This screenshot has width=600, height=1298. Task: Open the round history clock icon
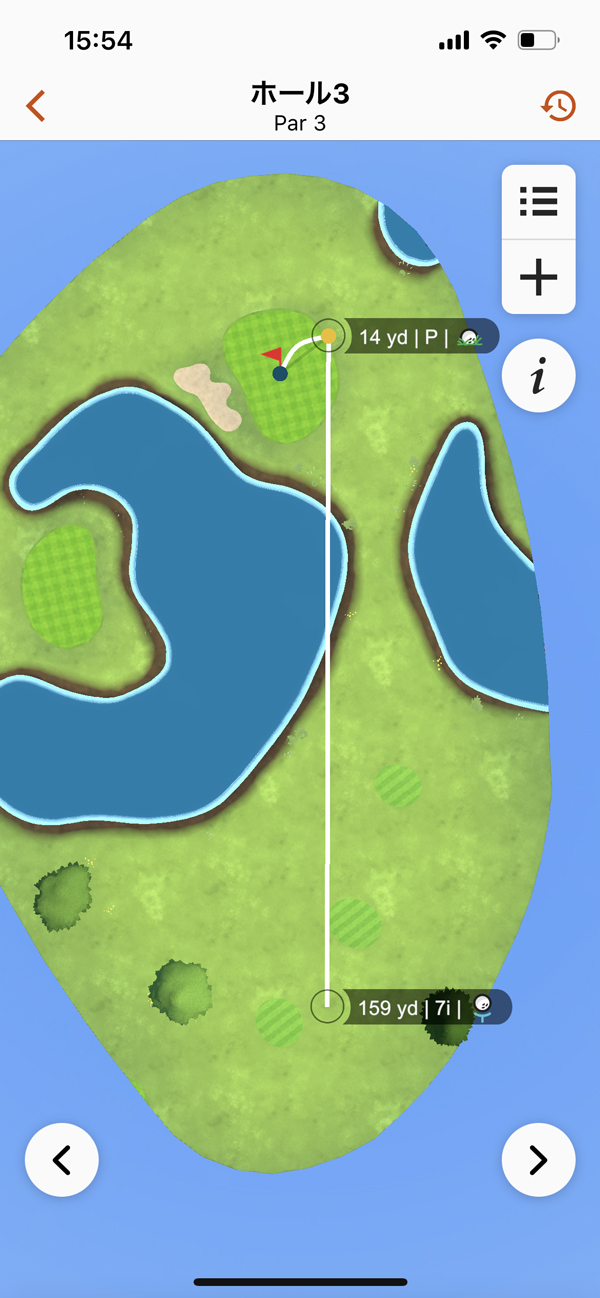click(558, 105)
